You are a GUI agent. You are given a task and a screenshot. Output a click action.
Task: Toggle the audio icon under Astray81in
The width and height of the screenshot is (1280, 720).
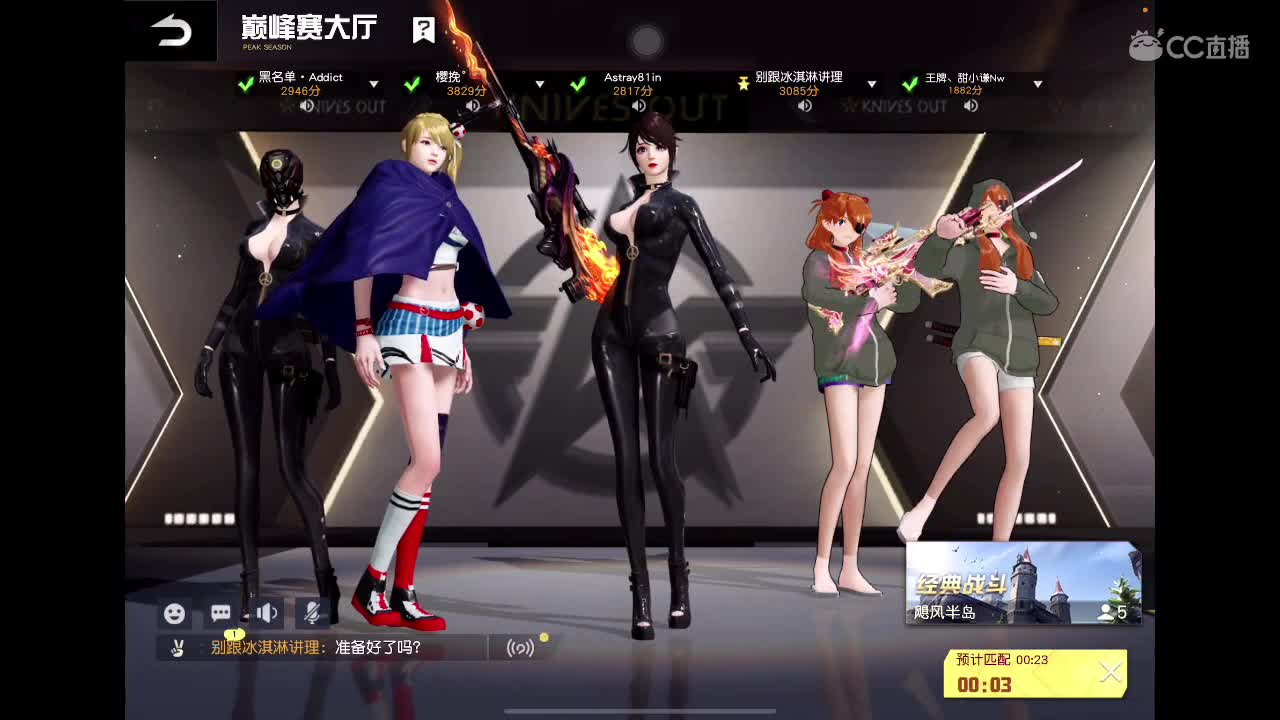639,105
